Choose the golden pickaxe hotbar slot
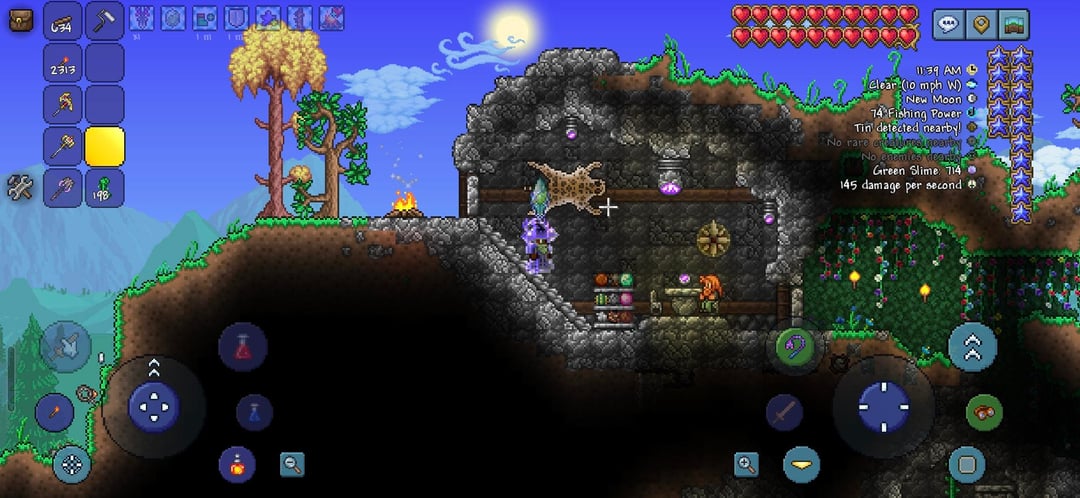Viewport: 1080px width, 498px height. 63,104
